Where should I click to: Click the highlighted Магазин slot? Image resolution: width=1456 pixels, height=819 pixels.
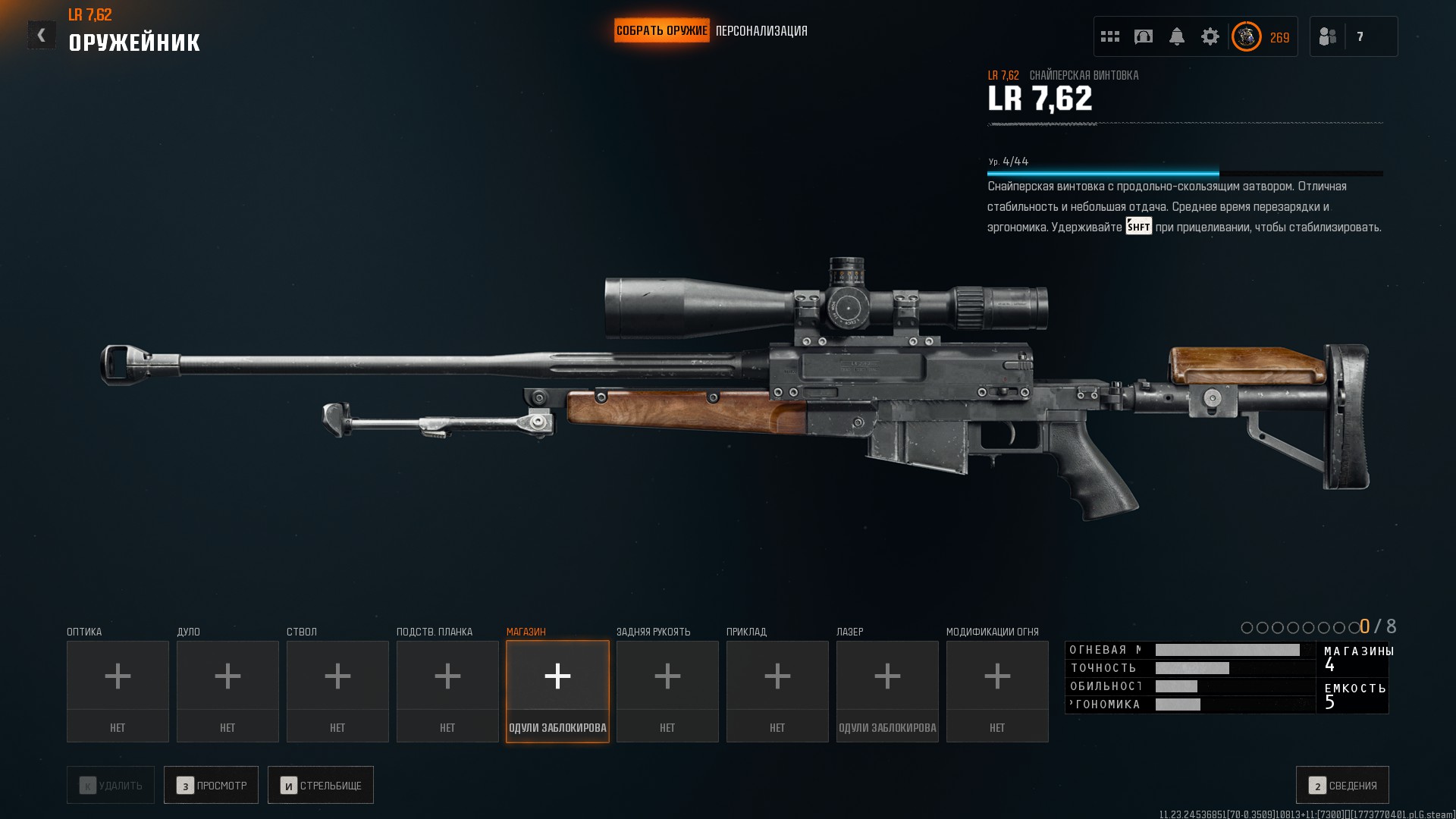point(557,691)
